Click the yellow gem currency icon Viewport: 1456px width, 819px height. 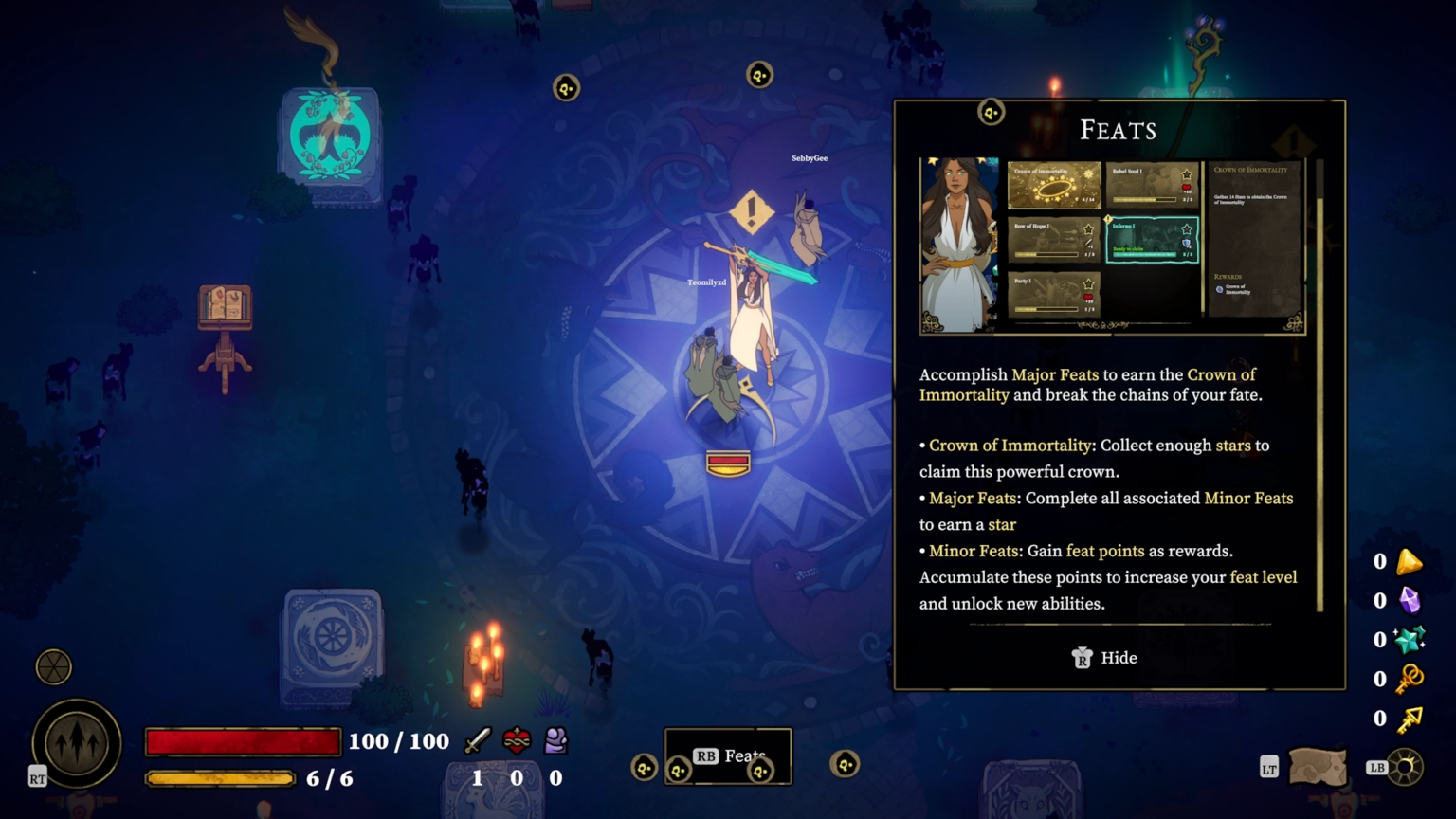1410,560
